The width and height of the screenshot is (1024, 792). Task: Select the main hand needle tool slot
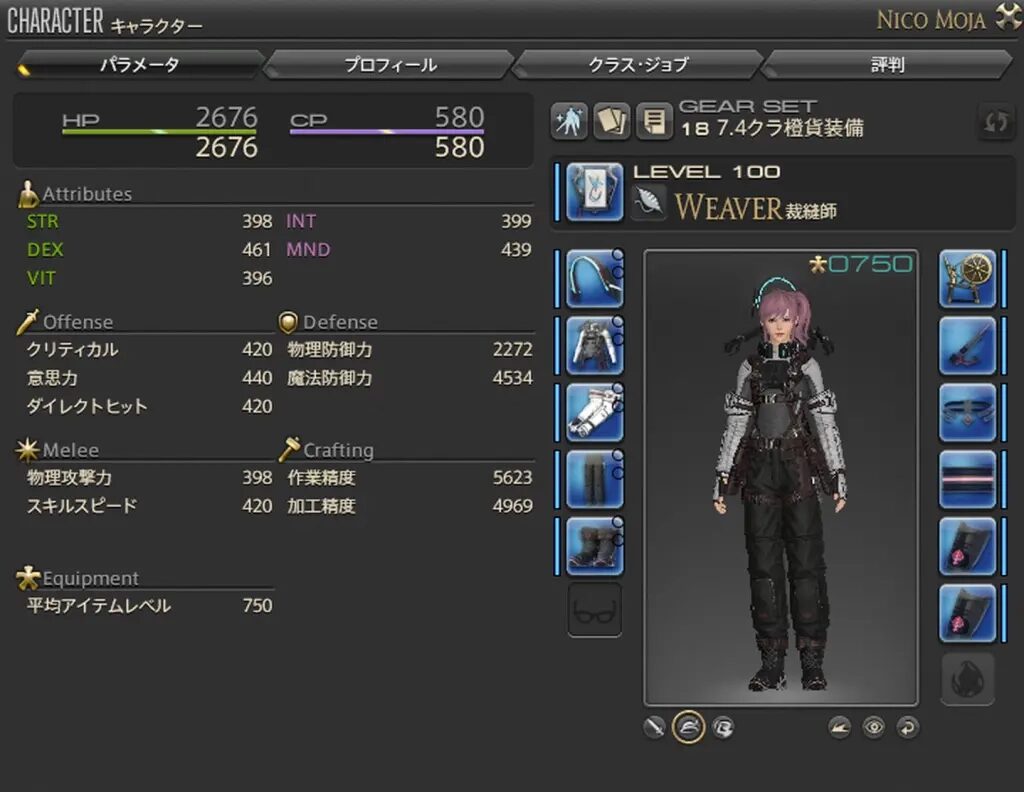(x=595, y=192)
